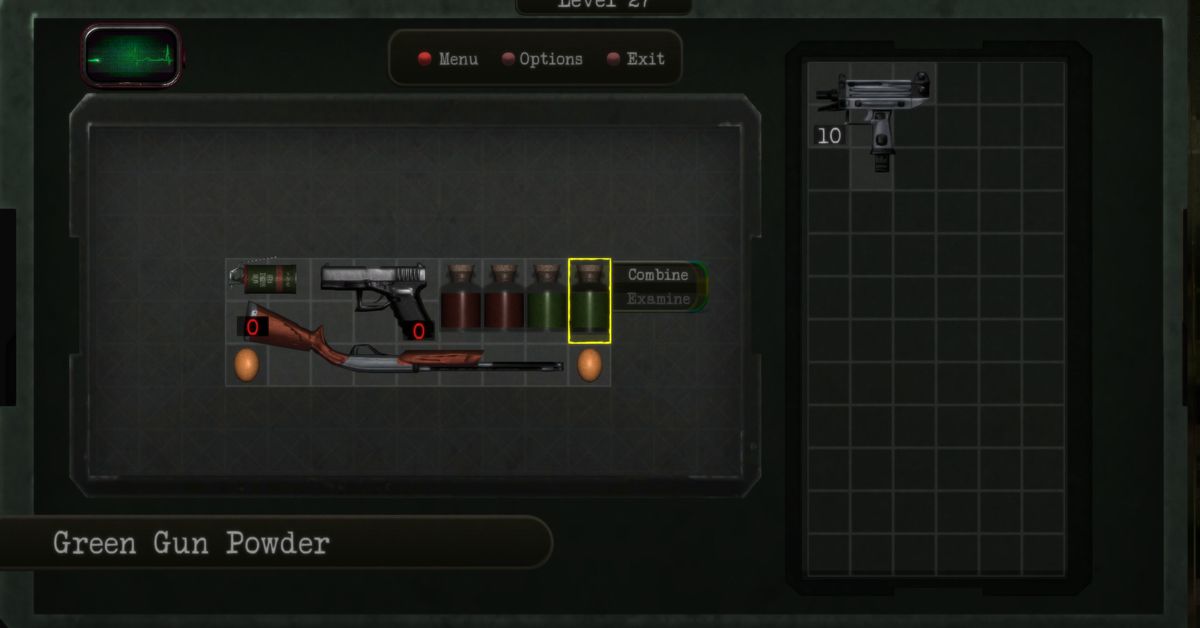The height and width of the screenshot is (628, 1200).
Task: Choose Examine from the item popup
Action: tap(657, 299)
